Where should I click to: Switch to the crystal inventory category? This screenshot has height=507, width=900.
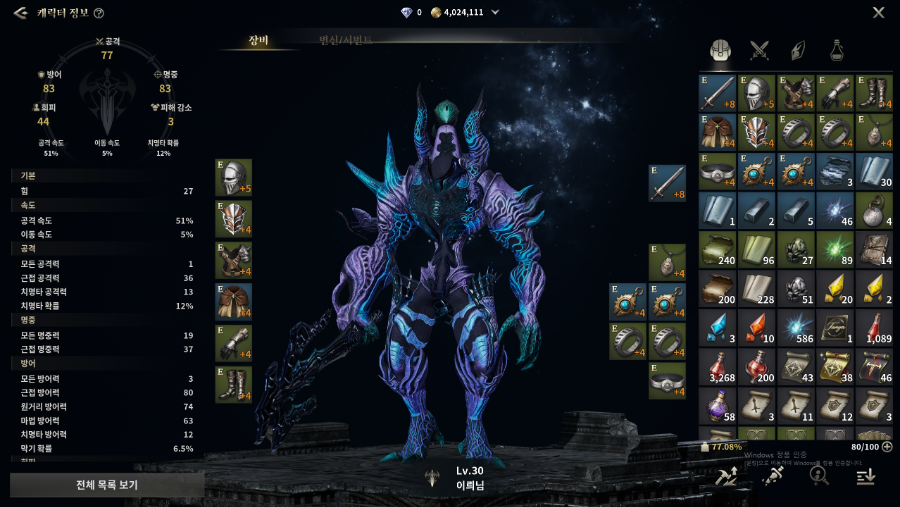tap(798, 50)
